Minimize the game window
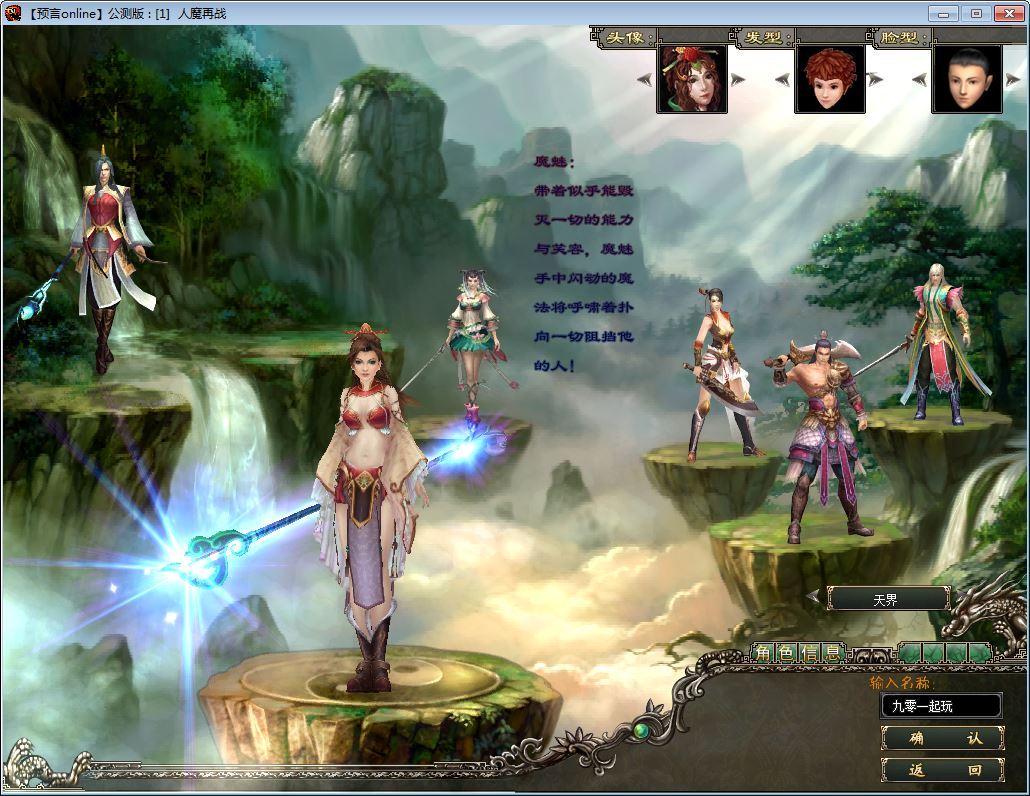 click(x=943, y=13)
